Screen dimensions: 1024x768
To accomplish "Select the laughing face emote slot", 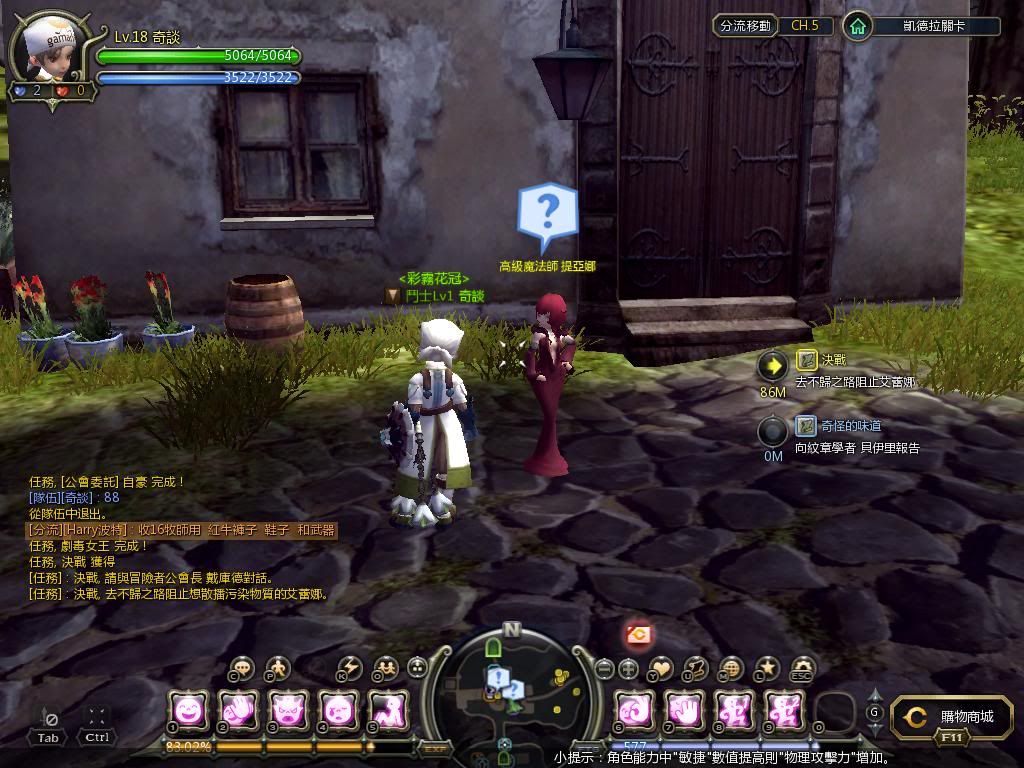I will pyautogui.click(x=188, y=711).
